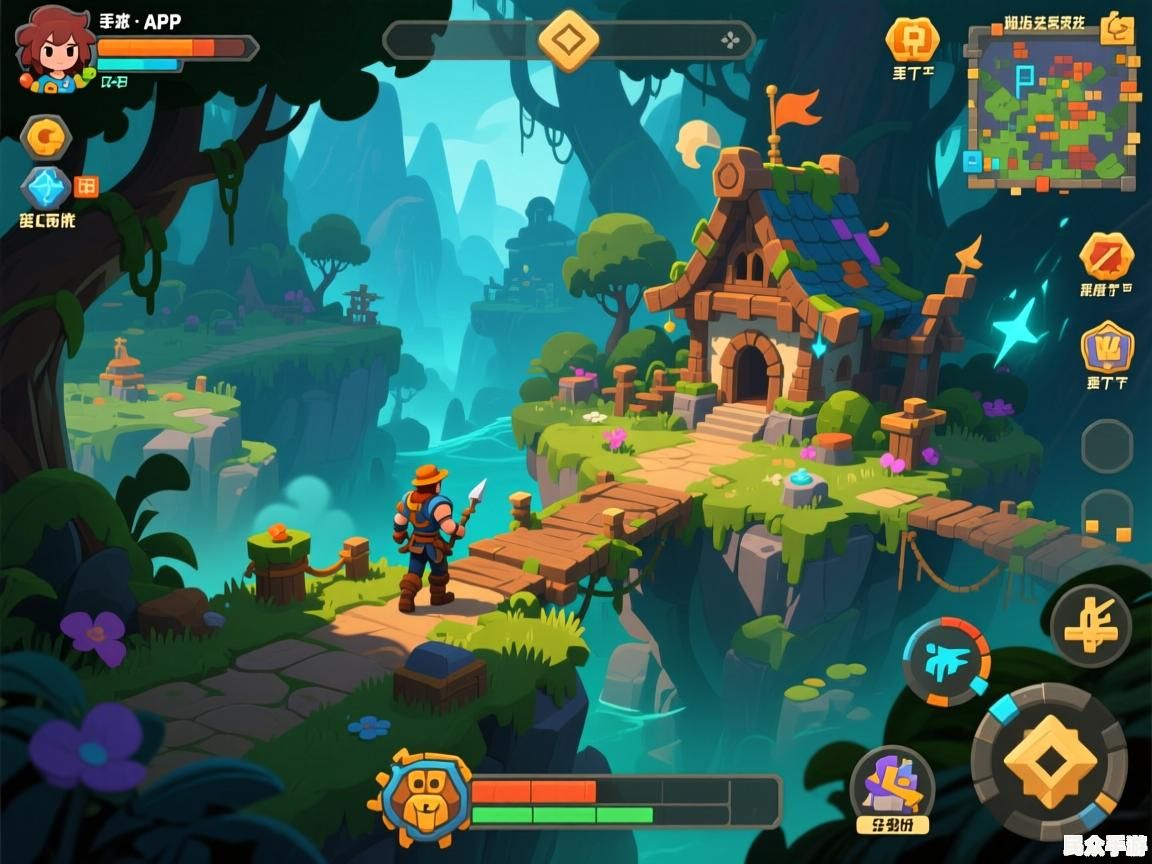Open the pixelated minimap
Image resolution: width=1152 pixels, height=864 pixels.
1050,108
